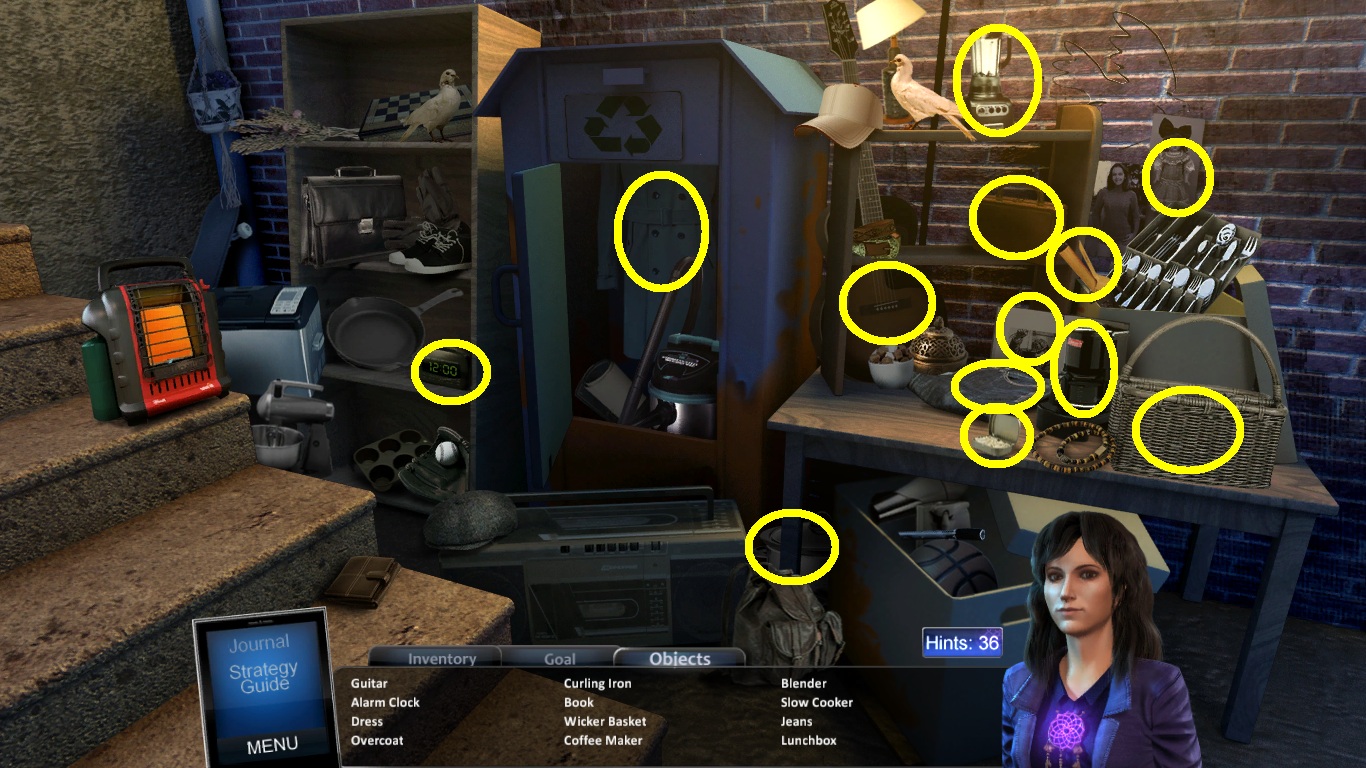1366x768 pixels.
Task: Click 'Lunchbox' in the Objects list
Action: (x=808, y=740)
